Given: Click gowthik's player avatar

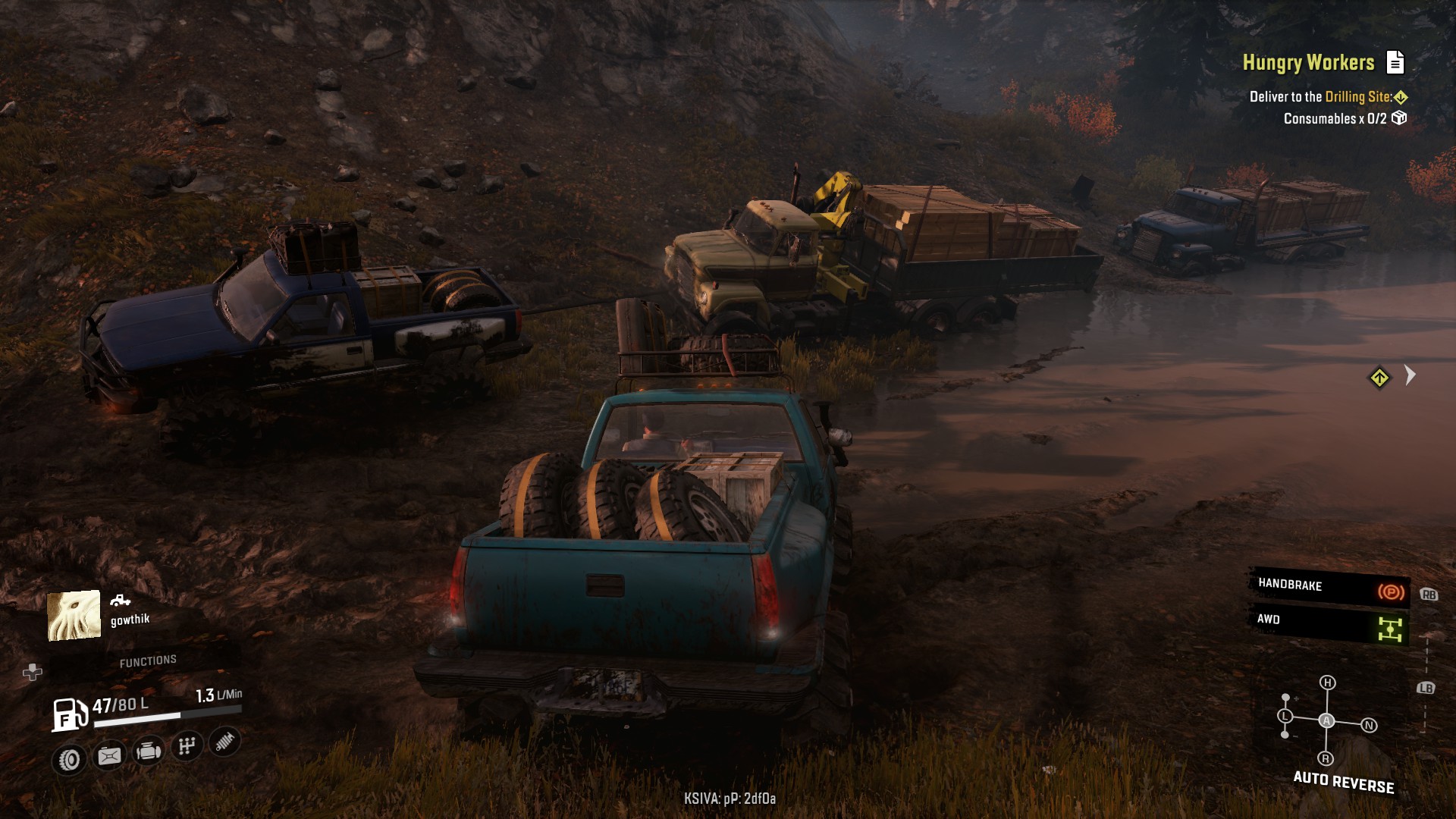Looking at the screenshot, I should (74, 615).
